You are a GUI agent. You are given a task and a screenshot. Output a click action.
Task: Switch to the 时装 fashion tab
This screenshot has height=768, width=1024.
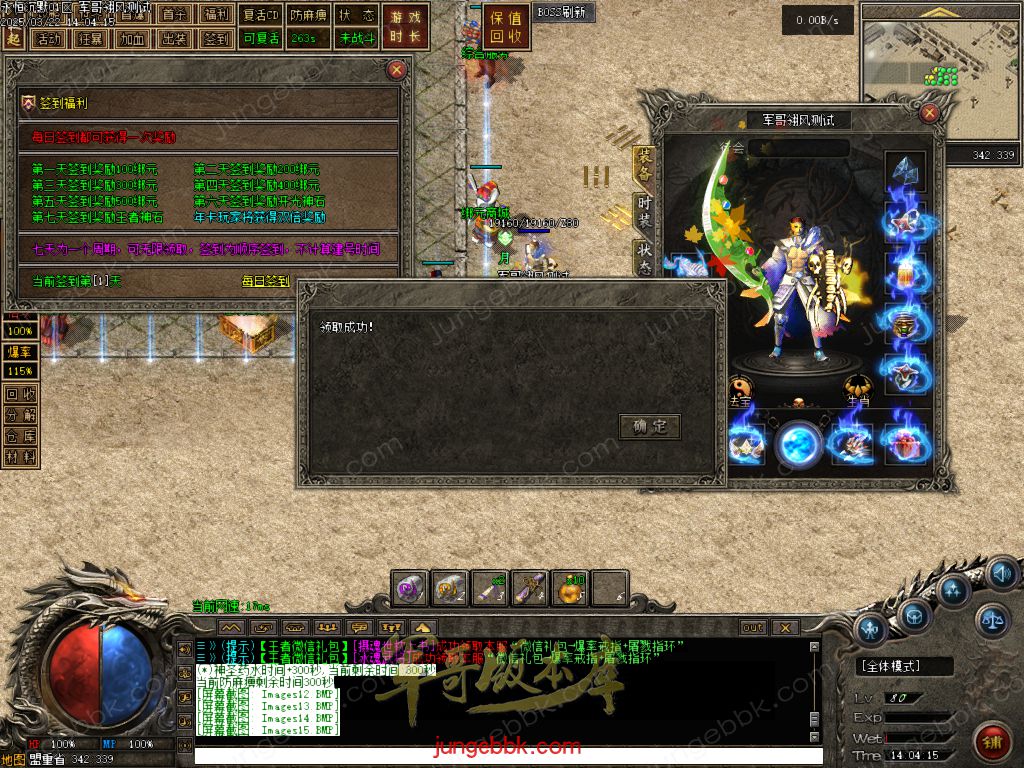point(645,210)
